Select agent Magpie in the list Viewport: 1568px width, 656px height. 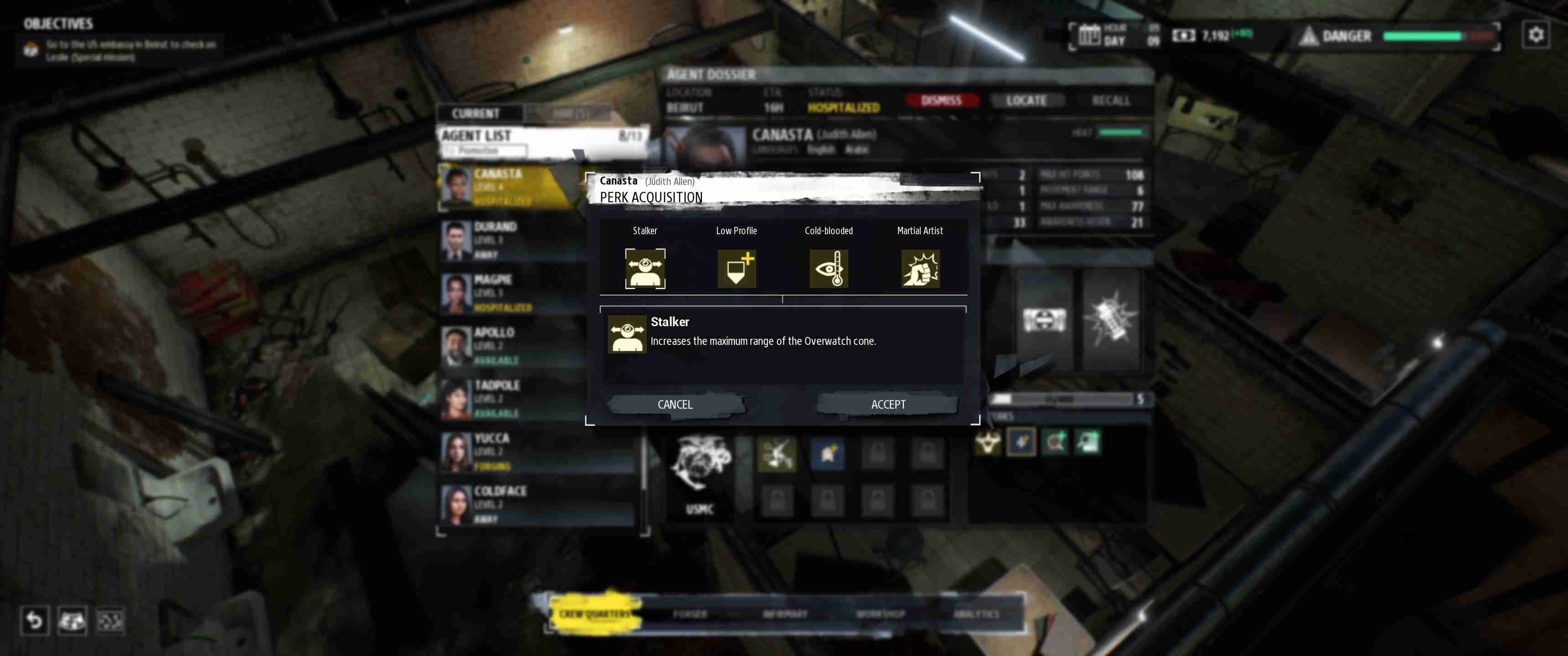(x=511, y=292)
